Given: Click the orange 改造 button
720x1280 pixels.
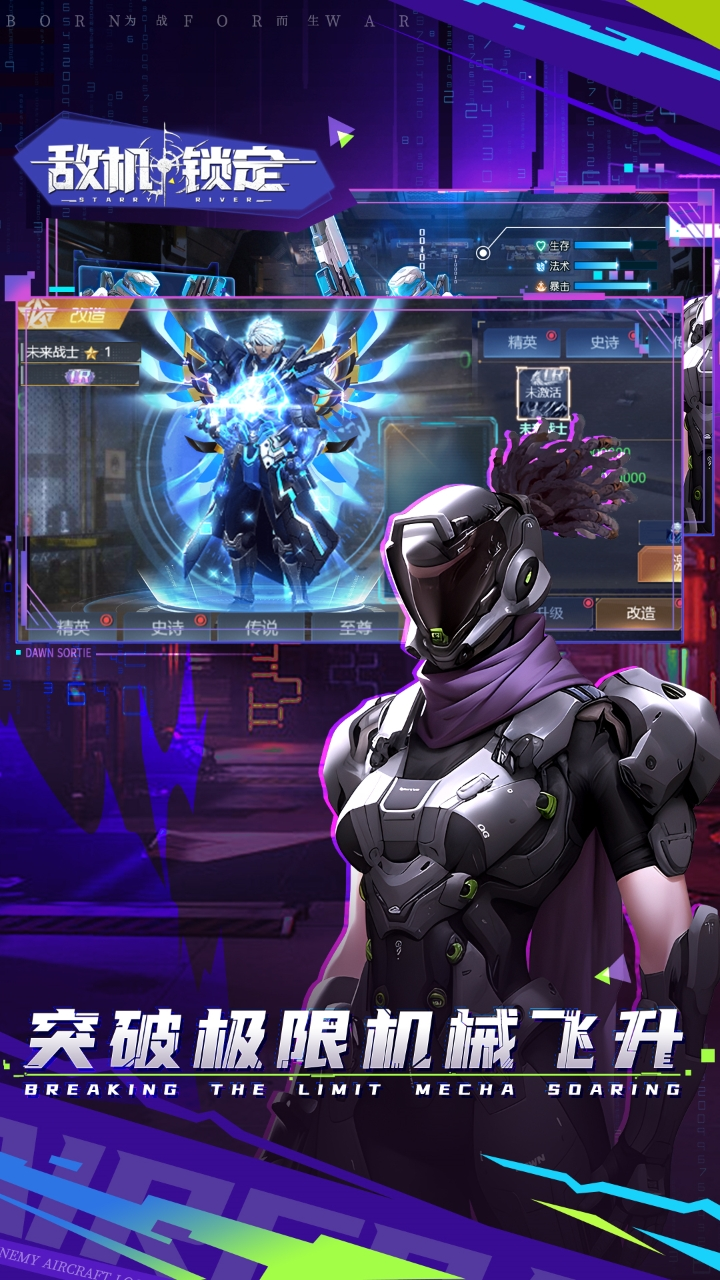Looking at the screenshot, I should [x=640, y=614].
